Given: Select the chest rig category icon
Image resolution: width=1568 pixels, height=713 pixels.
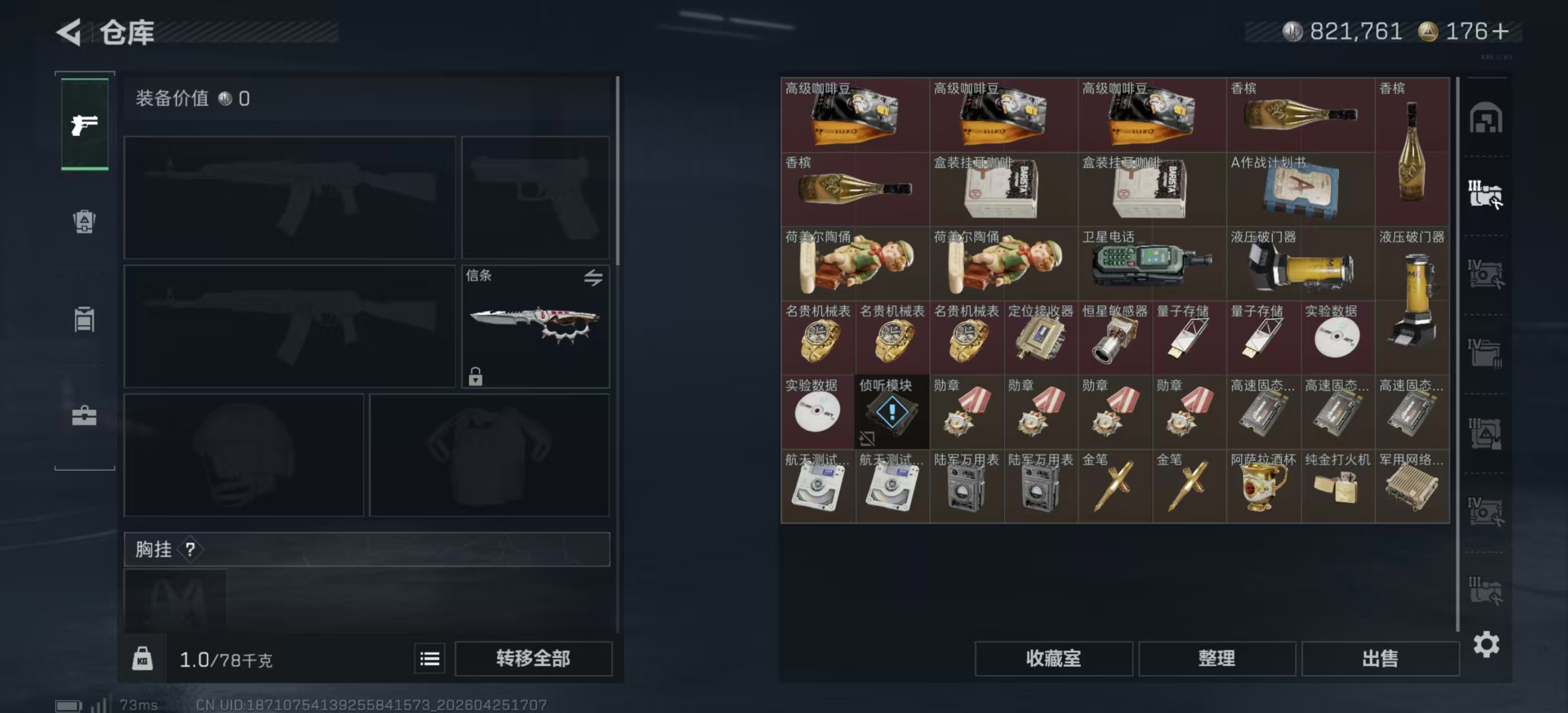Looking at the screenshot, I should pyautogui.click(x=84, y=321).
